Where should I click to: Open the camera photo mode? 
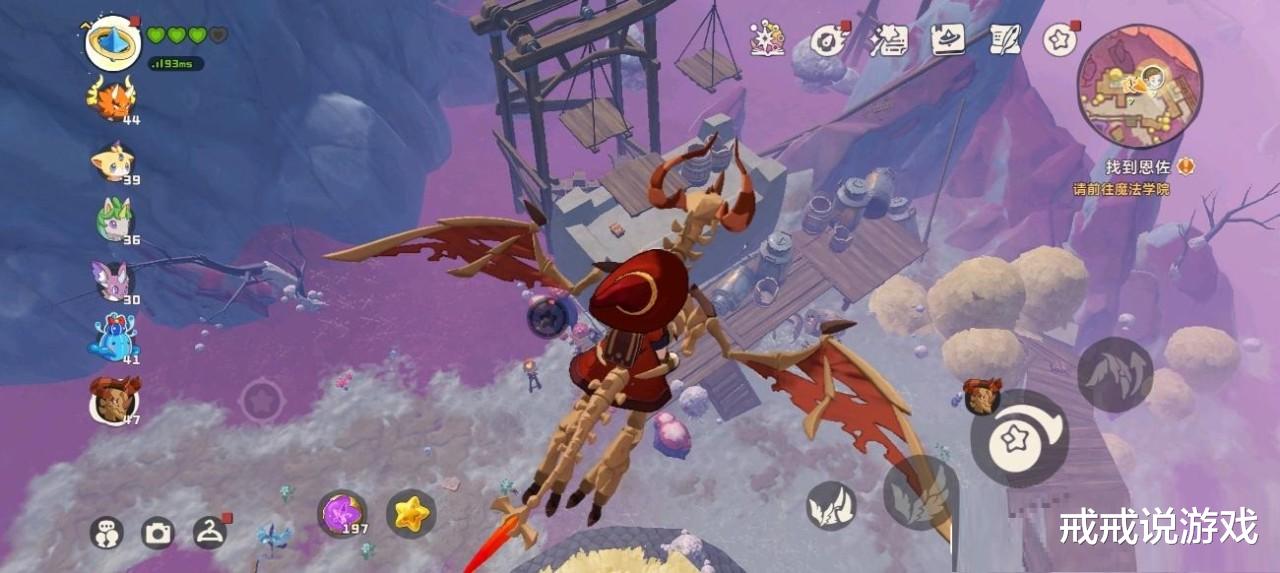pyautogui.click(x=158, y=532)
